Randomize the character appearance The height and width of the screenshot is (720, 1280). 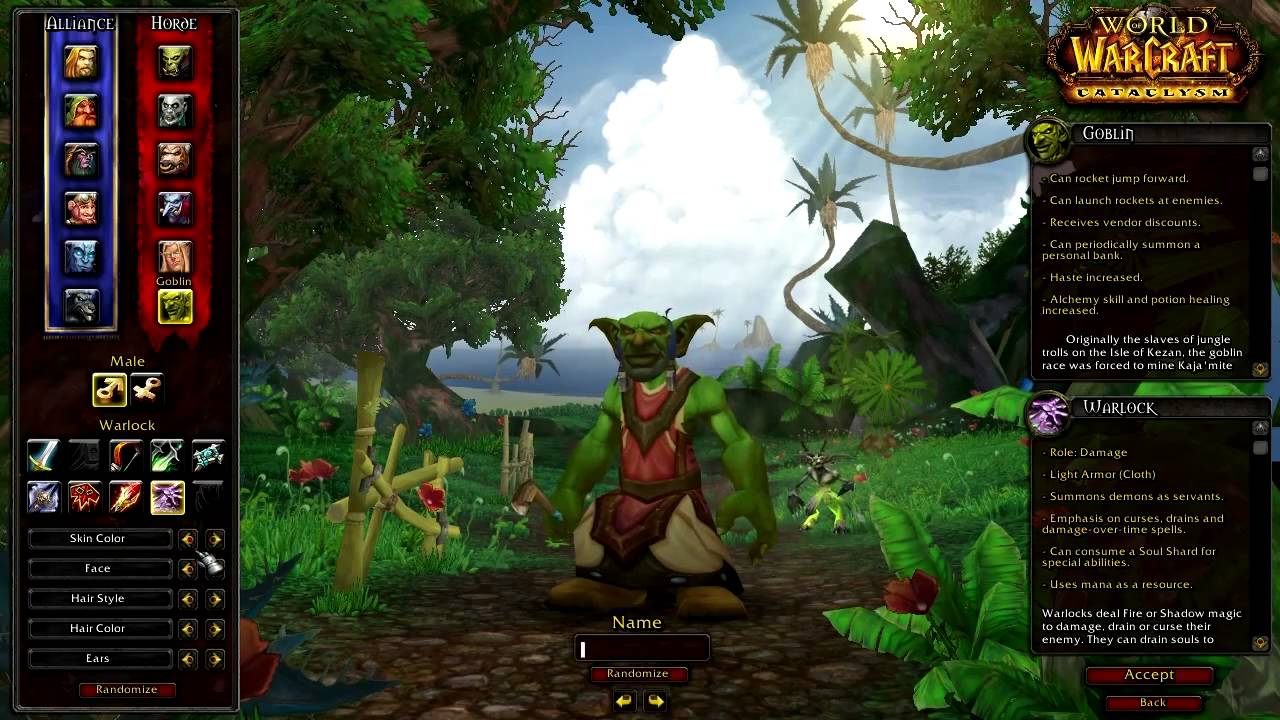tap(127, 689)
